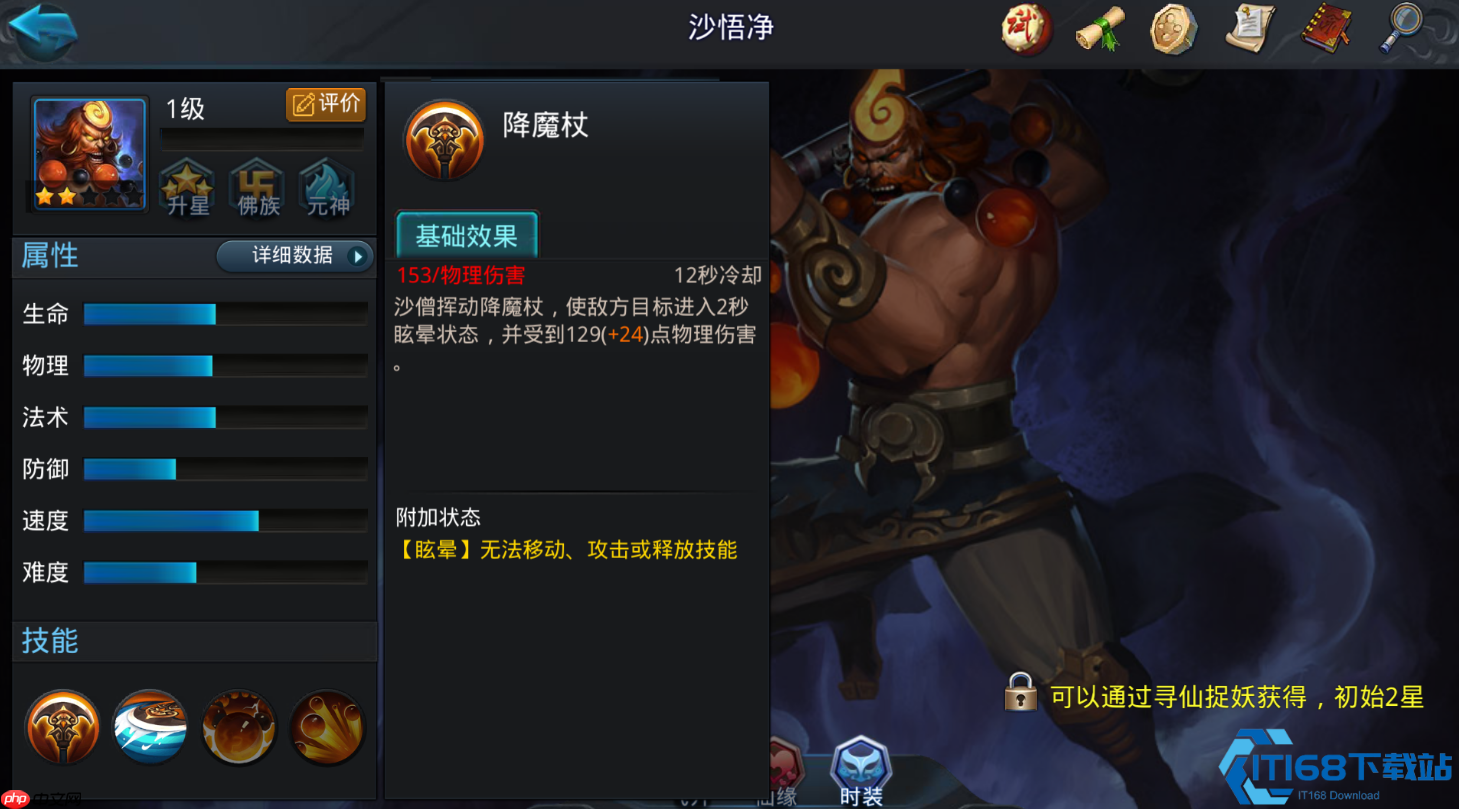Screen dimensions: 1459x809
Task: Switch to the 基础效果 tab
Action: [466, 236]
